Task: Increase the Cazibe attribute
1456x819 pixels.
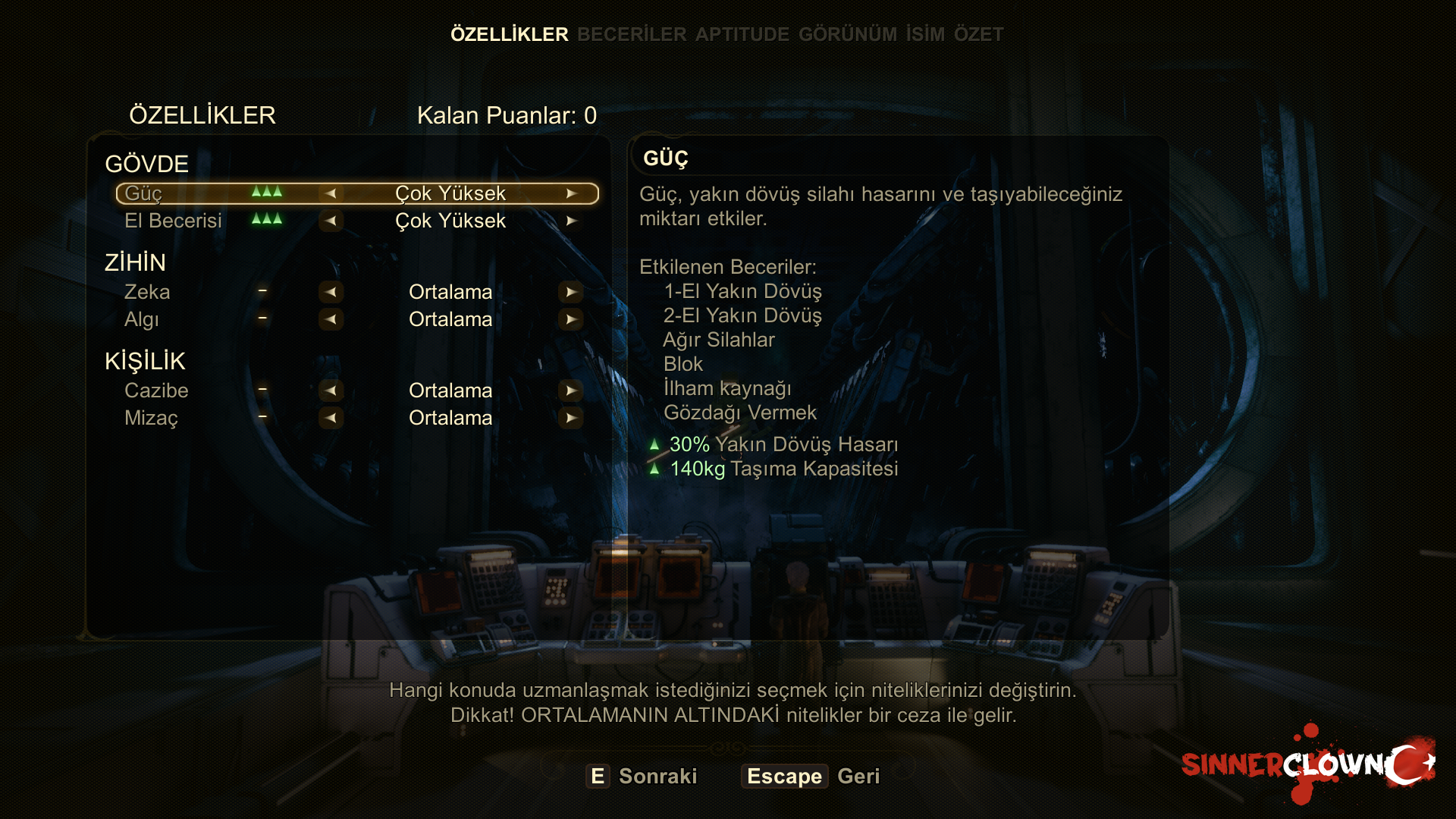Action: (x=570, y=391)
